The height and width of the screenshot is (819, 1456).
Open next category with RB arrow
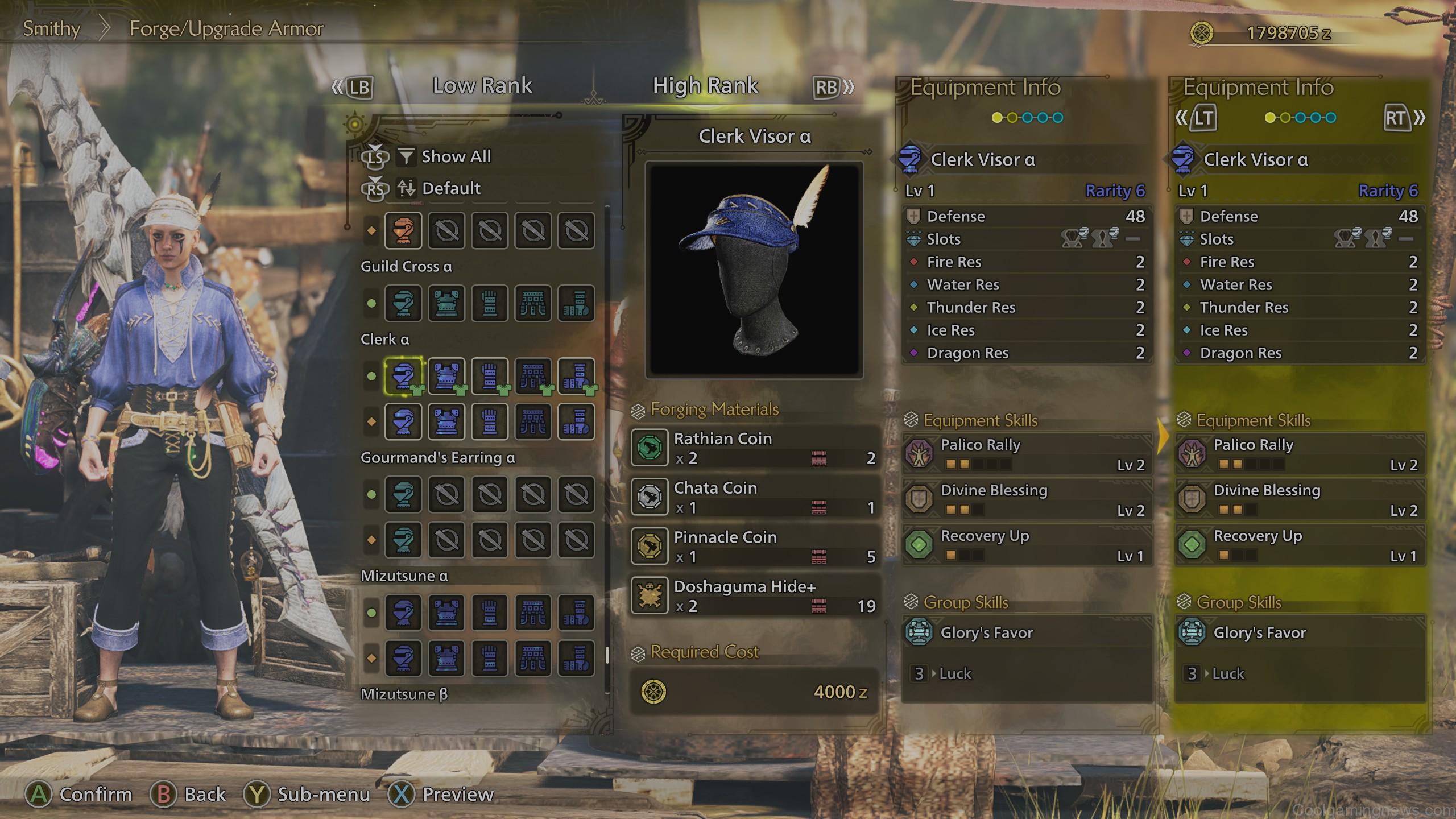click(828, 87)
